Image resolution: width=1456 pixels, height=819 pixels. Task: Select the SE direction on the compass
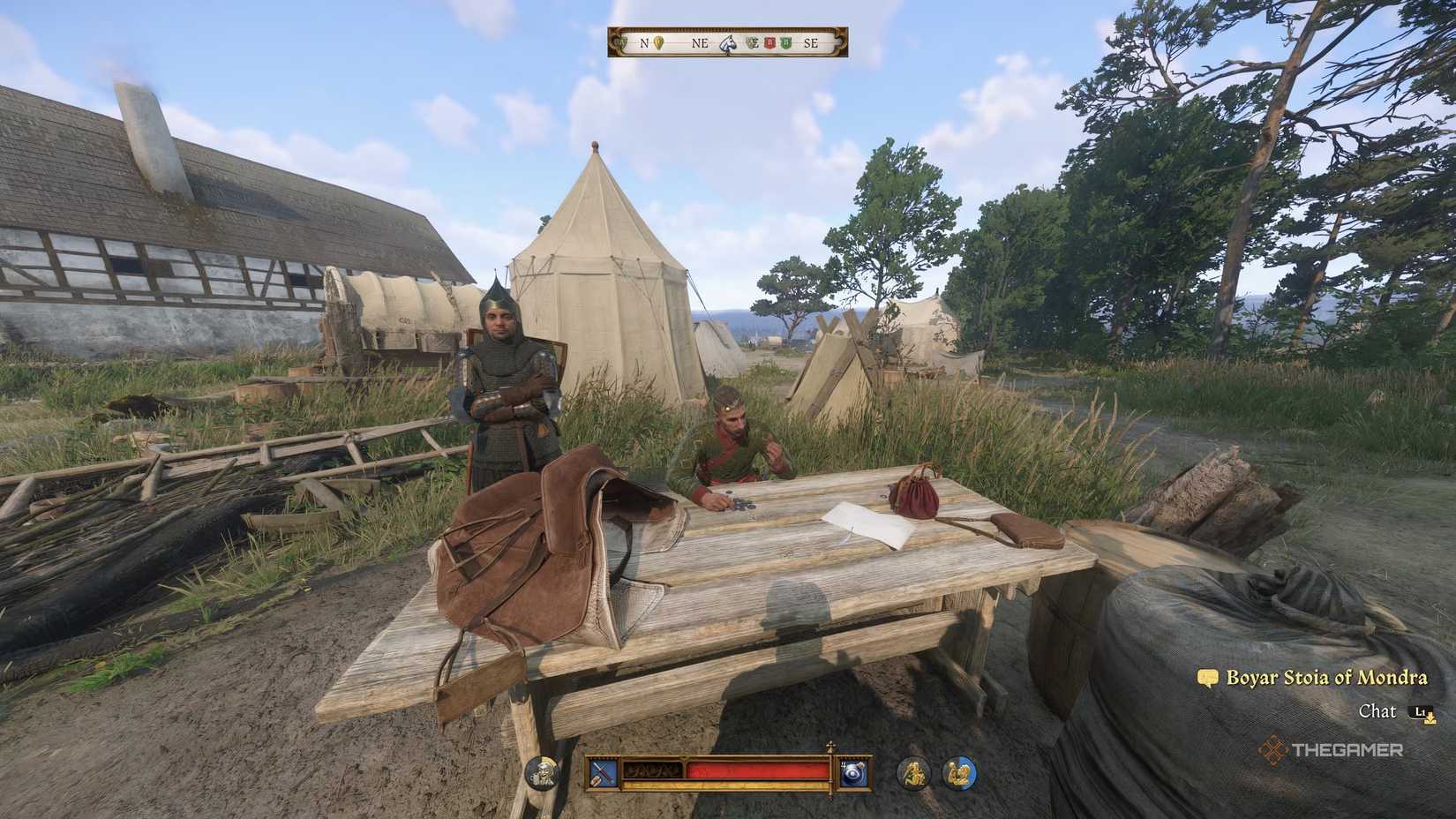pos(812,41)
